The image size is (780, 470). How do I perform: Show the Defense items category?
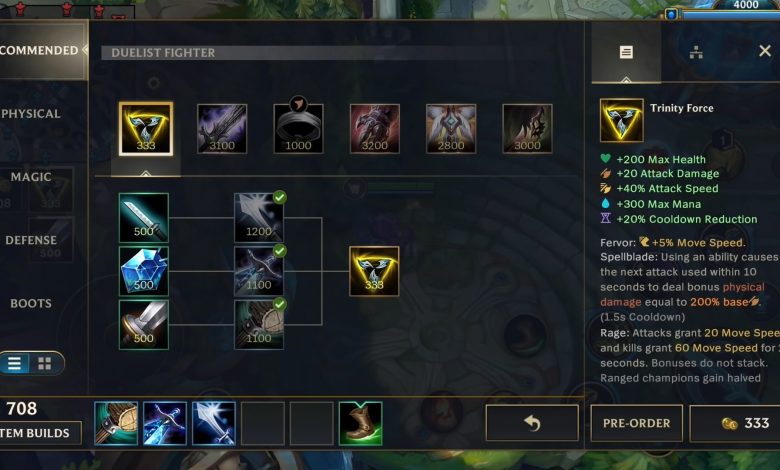coord(31,240)
